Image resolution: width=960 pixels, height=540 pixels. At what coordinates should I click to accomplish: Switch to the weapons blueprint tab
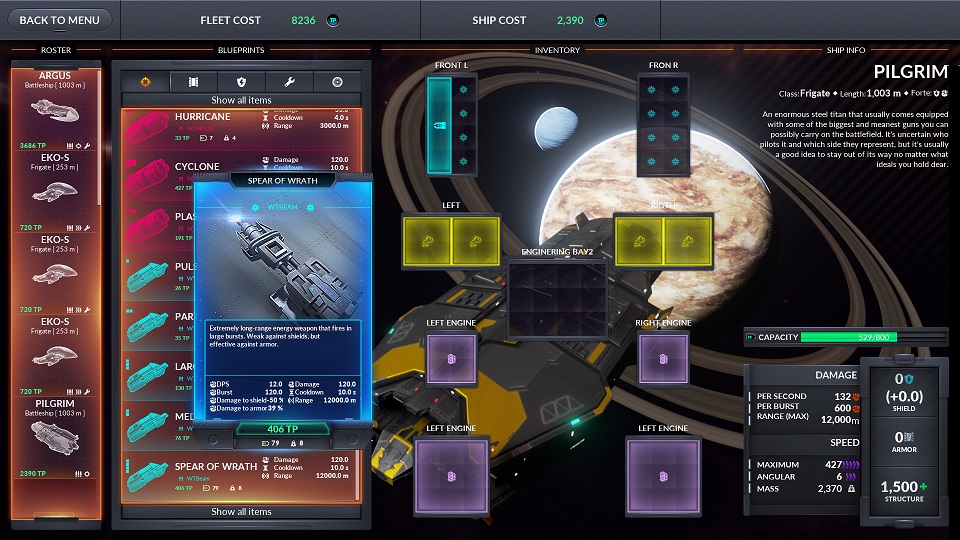(145, 82)
